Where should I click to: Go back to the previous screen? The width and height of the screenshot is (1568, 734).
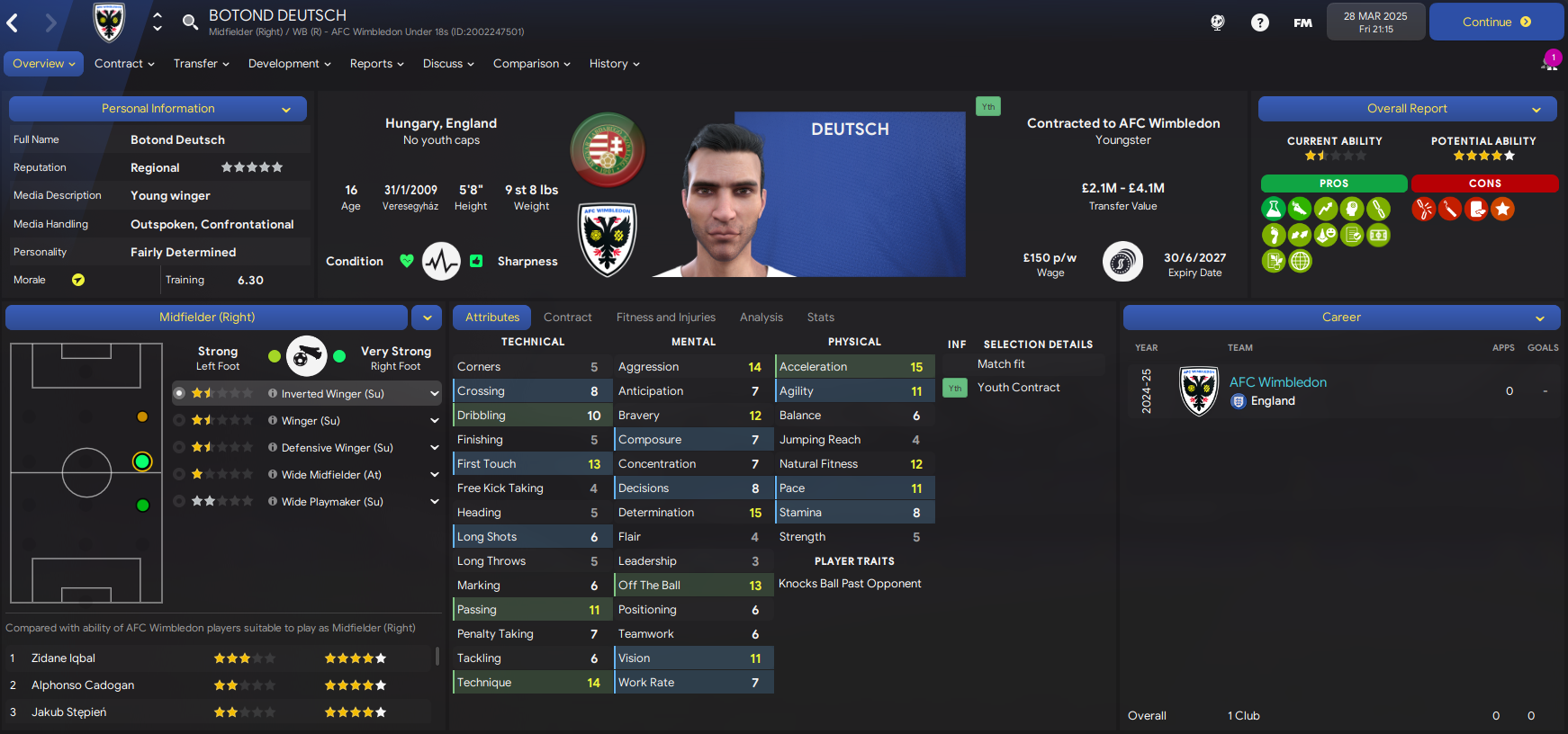pos(14,22)
